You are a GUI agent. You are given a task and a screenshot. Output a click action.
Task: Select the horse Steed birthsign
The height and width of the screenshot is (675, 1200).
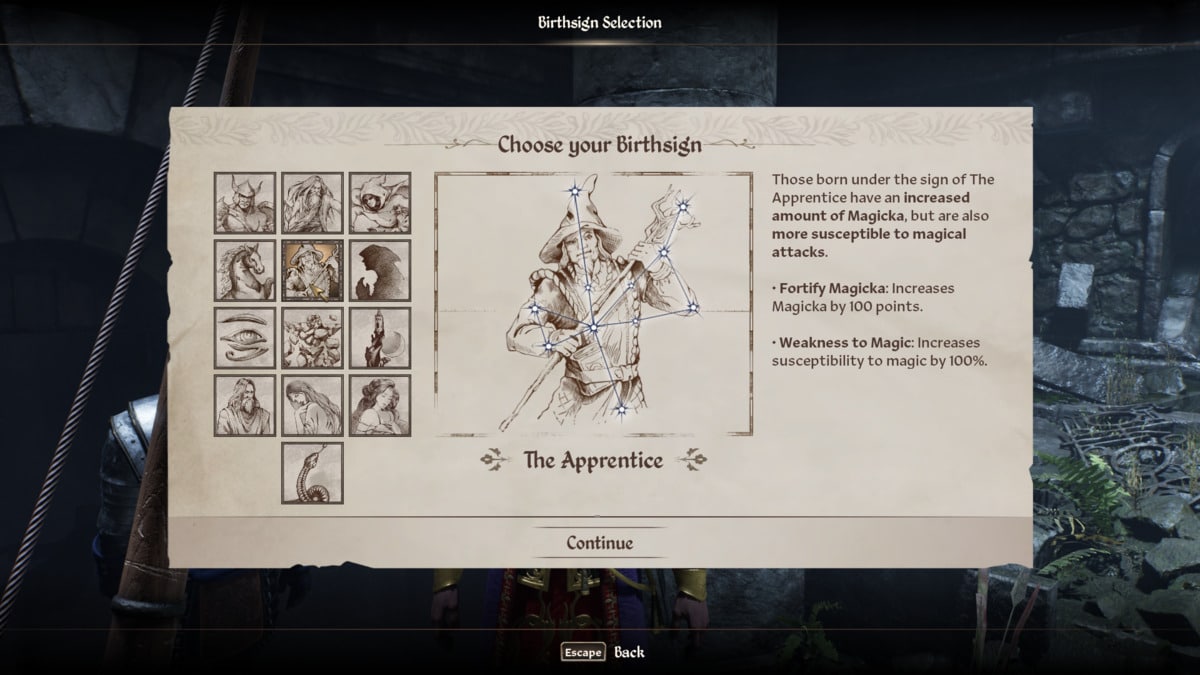[x=245, y=270]
